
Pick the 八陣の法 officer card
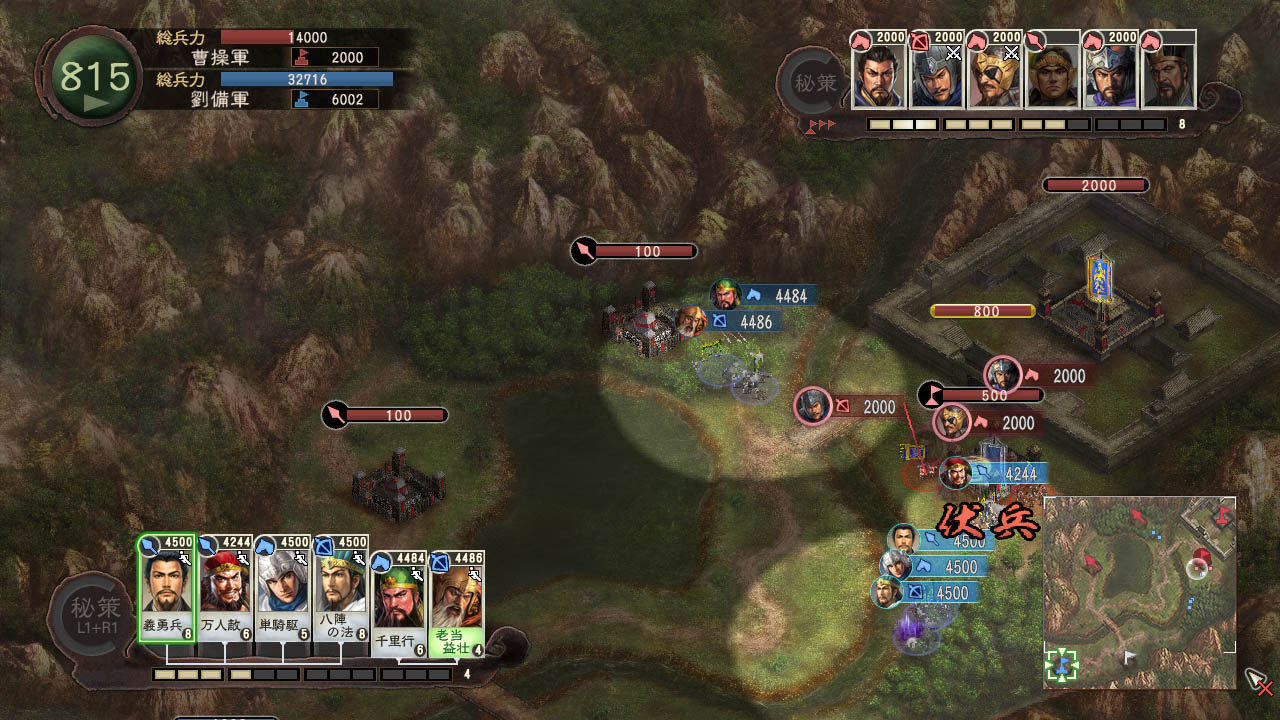tap(341, 588)
